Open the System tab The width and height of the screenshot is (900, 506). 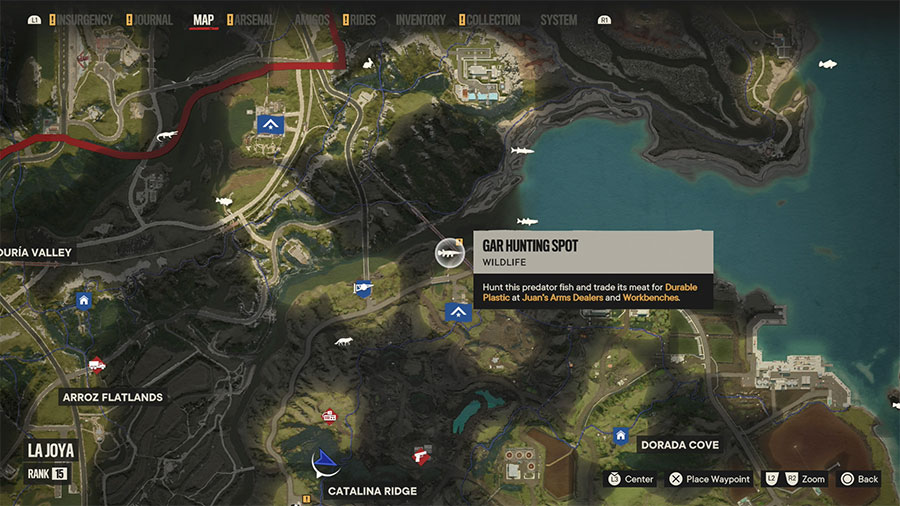click(x=558, y=20)
